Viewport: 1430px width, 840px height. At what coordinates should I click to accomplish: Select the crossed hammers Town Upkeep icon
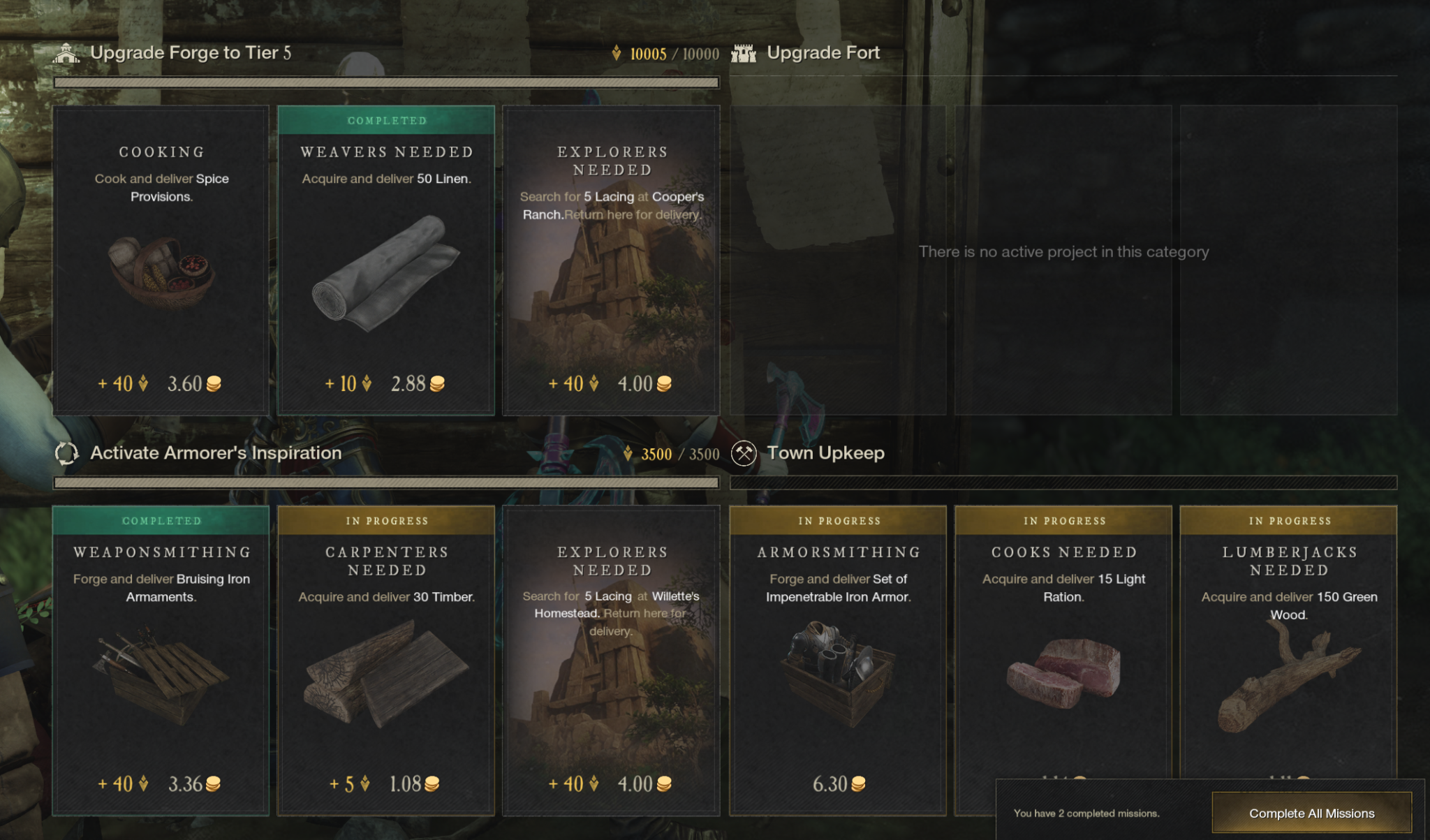(x=744, y=453)
